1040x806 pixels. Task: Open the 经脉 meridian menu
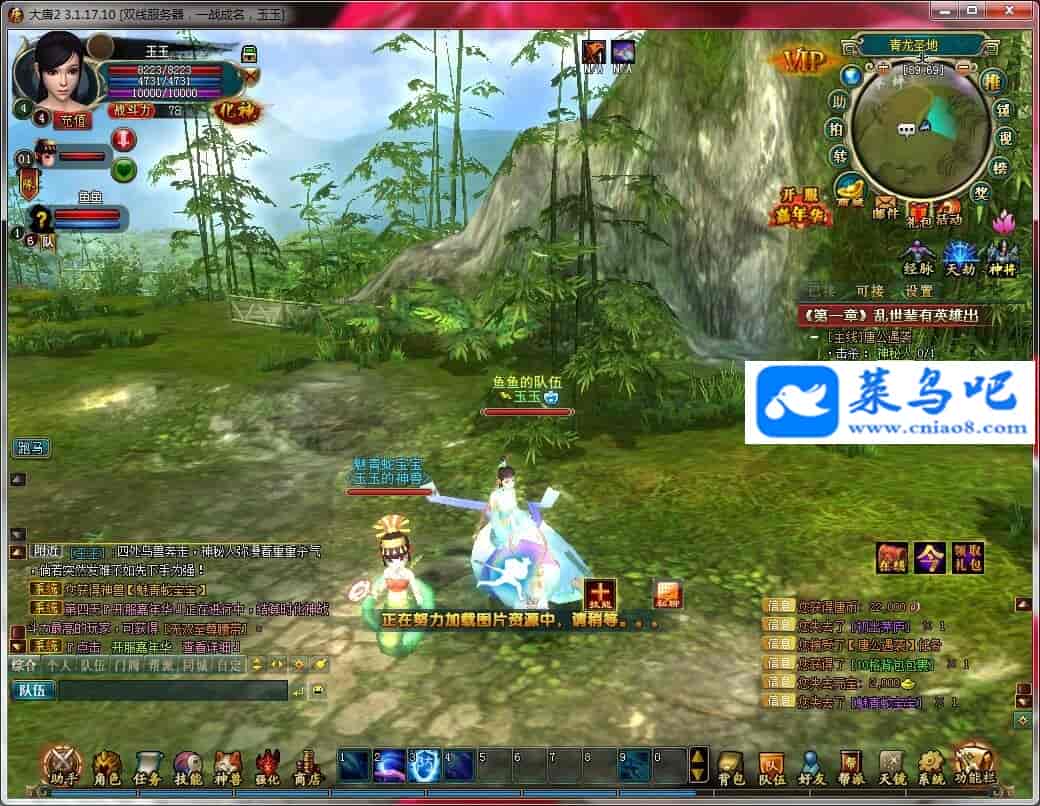(918, 256)
